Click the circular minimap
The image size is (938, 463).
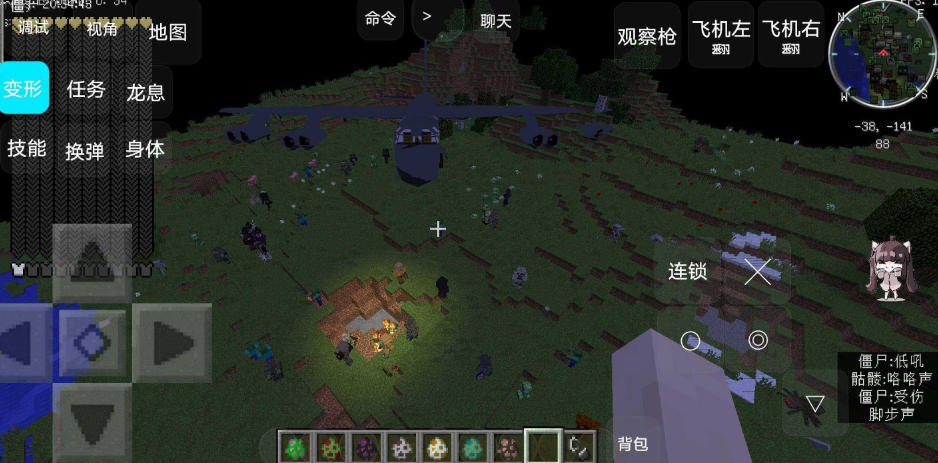[882, 58]
